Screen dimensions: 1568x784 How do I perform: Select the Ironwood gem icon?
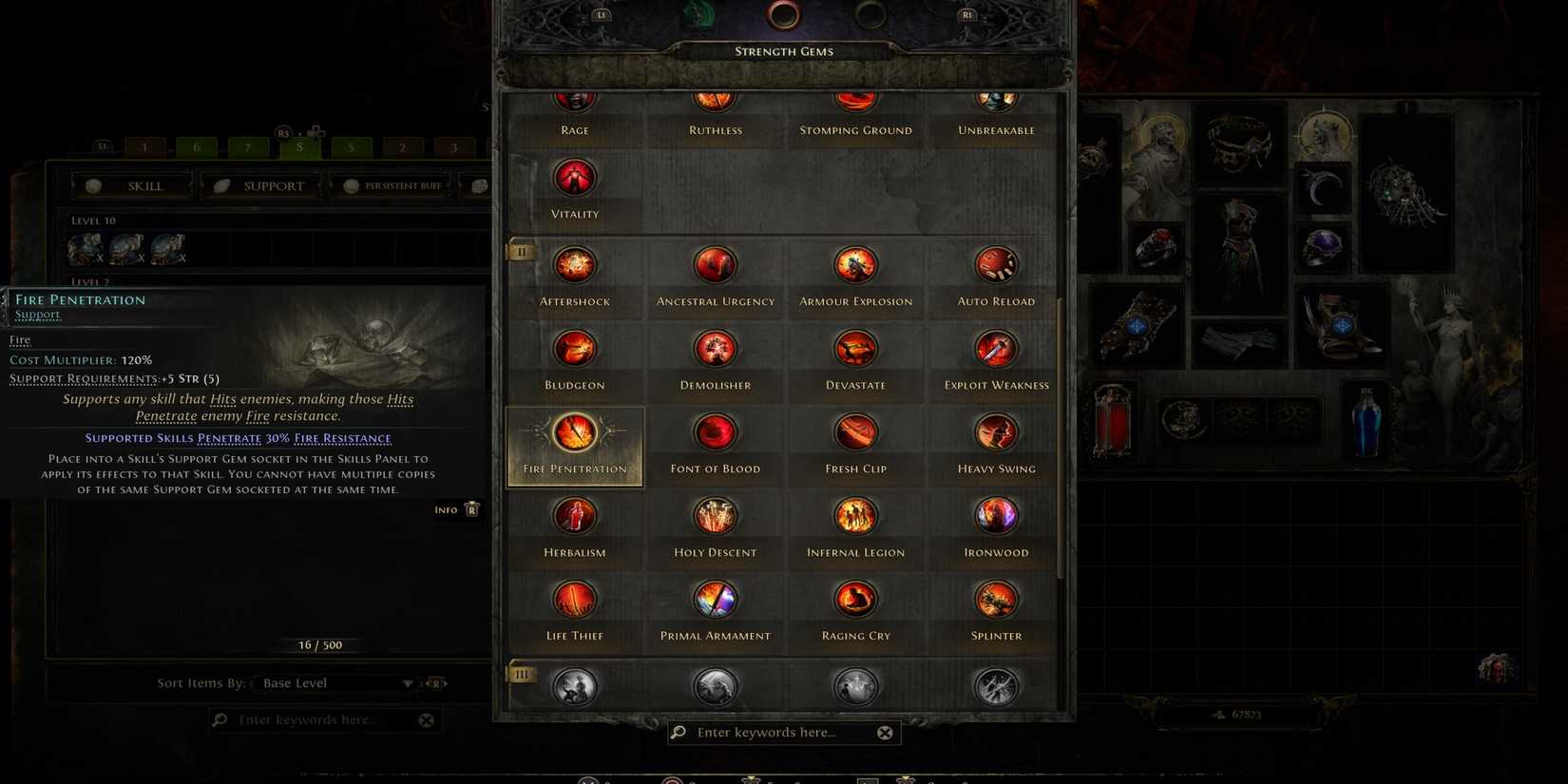[995, 515]
